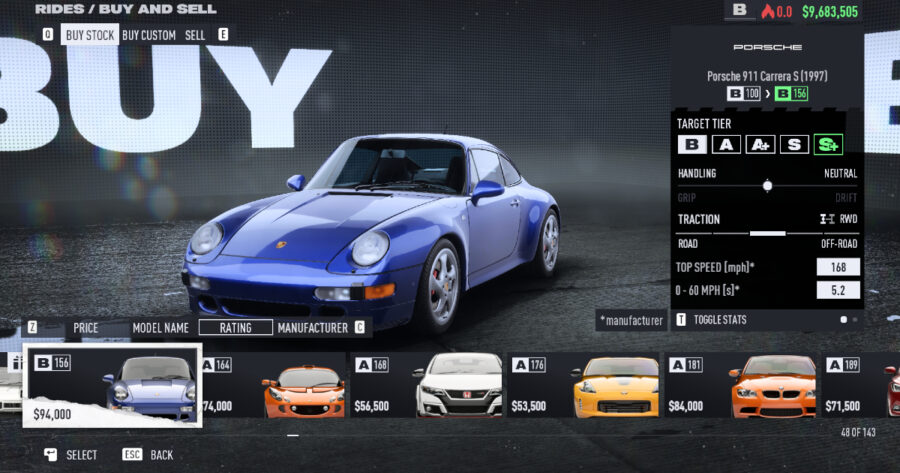The image size is (900, 473).
Task: Choose the white Honda A 168 card
Action: point(427,386)
